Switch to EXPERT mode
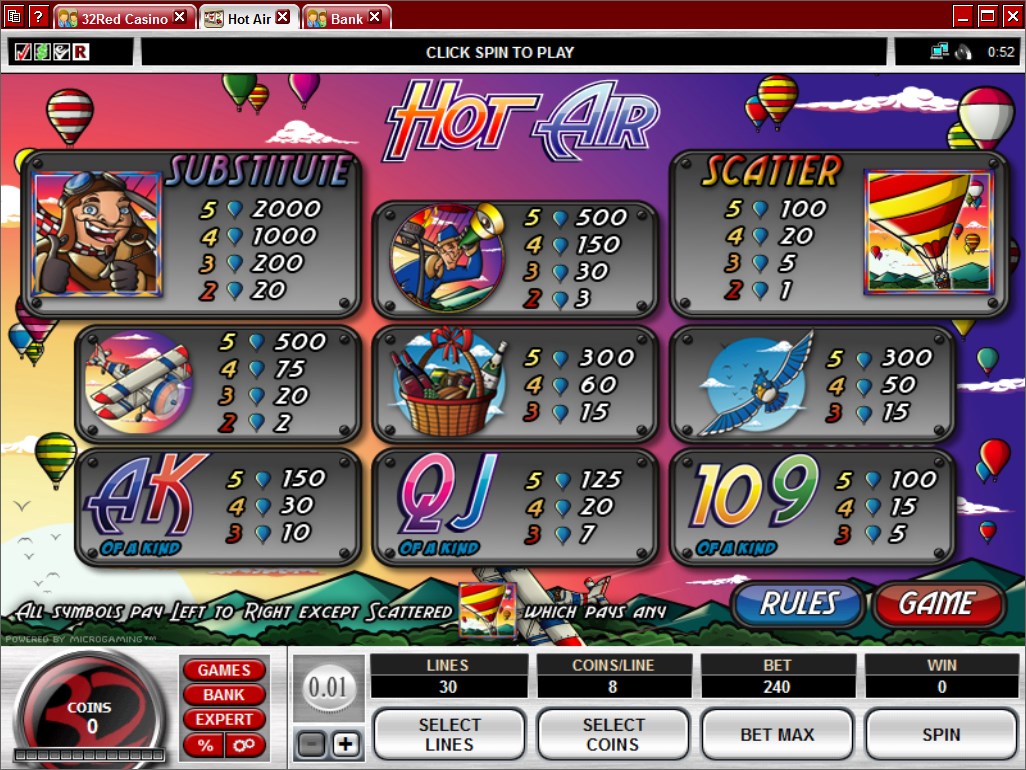The width and height of the screenshot is (1026, 770). (223, 719)
